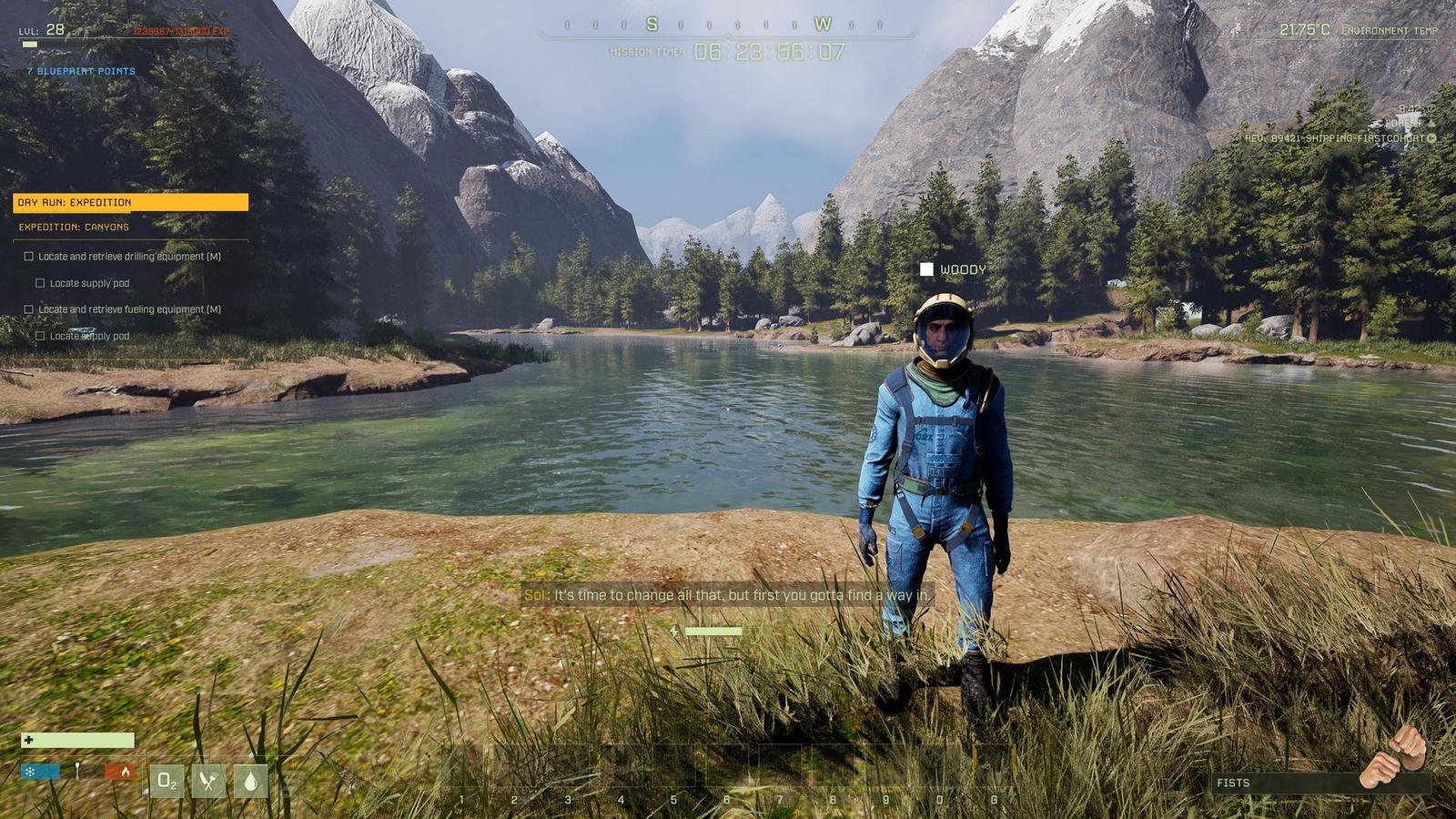
Task: Select the Fists equipped weapon panel
Action: [1319, 783]
